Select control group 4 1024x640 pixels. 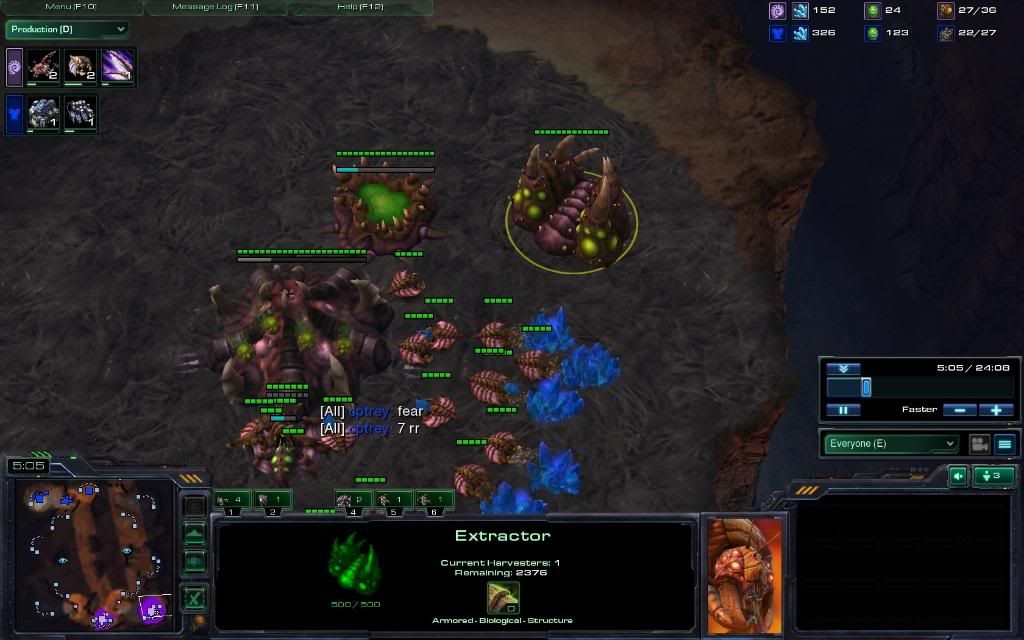[x=353, y=499]
